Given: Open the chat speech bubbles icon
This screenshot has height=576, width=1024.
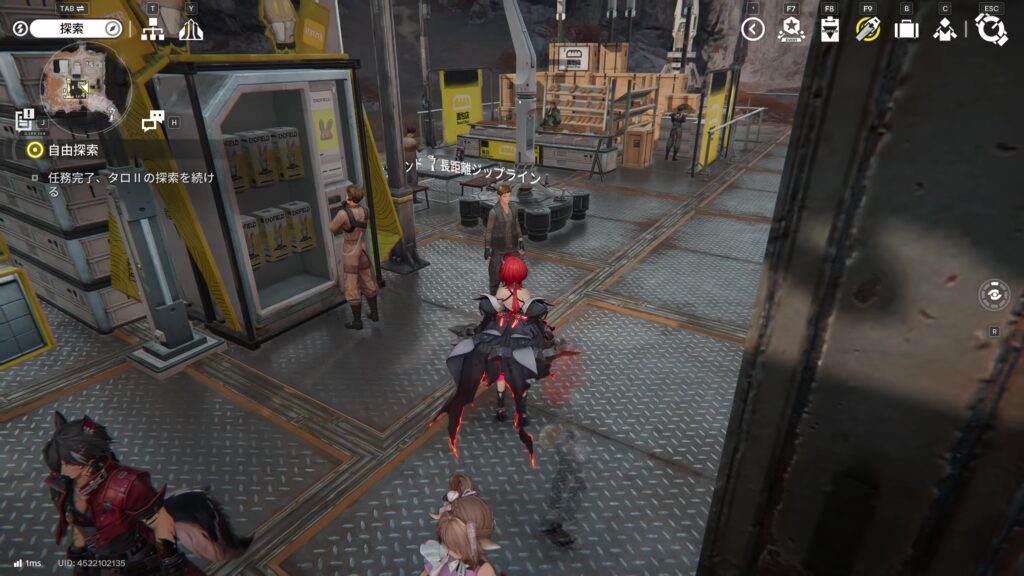Looking at the screenshot, I should click(x=152, y=121).
